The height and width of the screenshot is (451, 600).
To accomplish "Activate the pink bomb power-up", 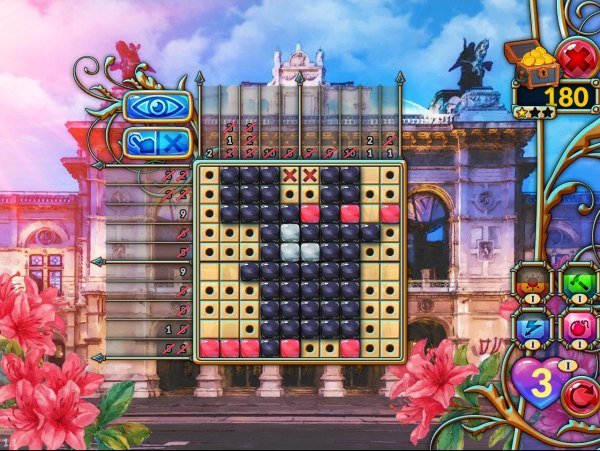I will [576, 327].
